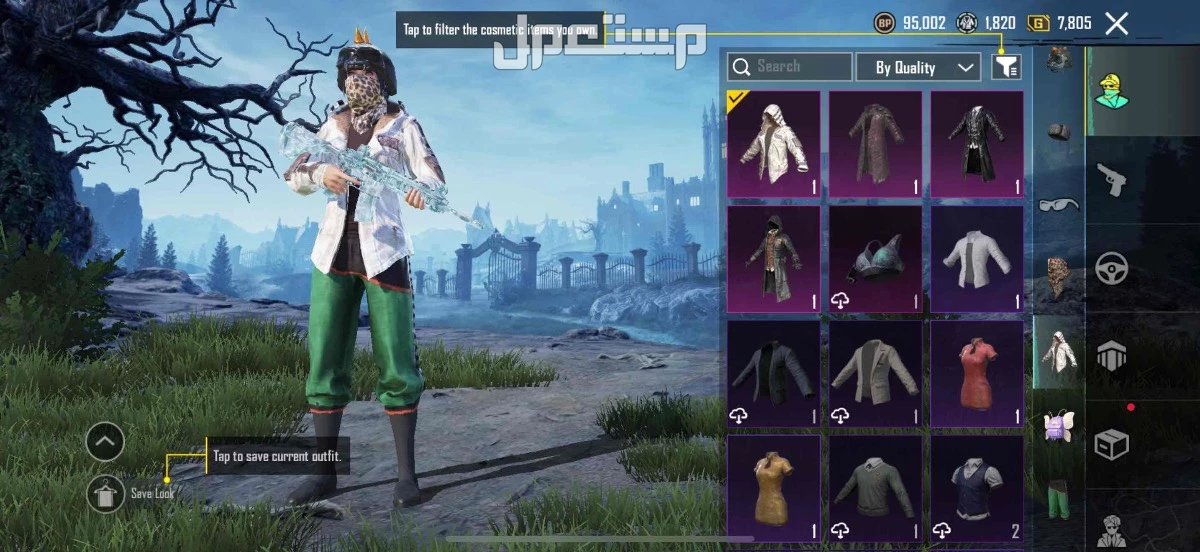Switch to the pistol weapon skins tab
1200x552 pixels.
1111,180
